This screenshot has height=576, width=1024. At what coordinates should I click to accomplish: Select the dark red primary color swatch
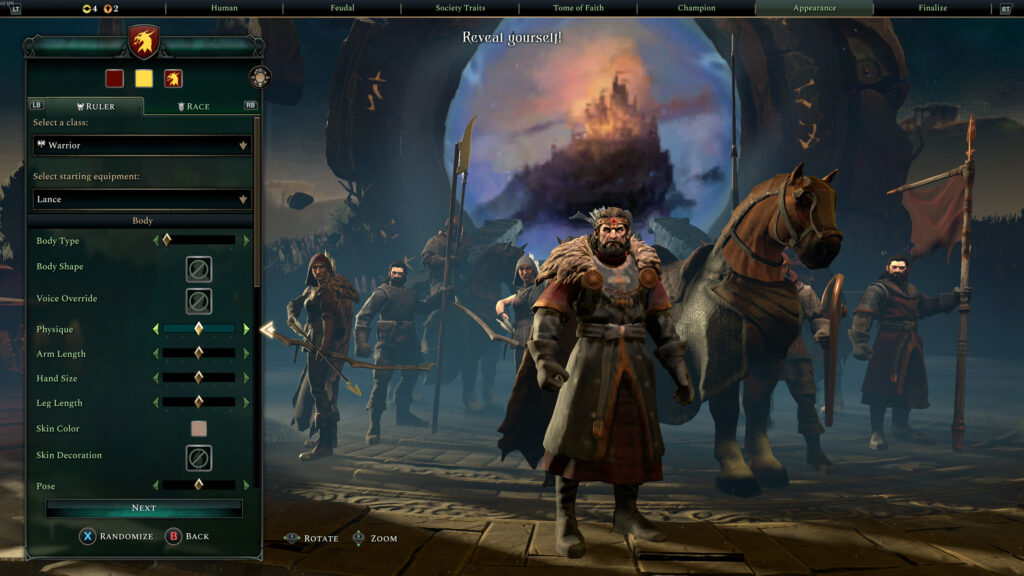[x=114, y=78]
